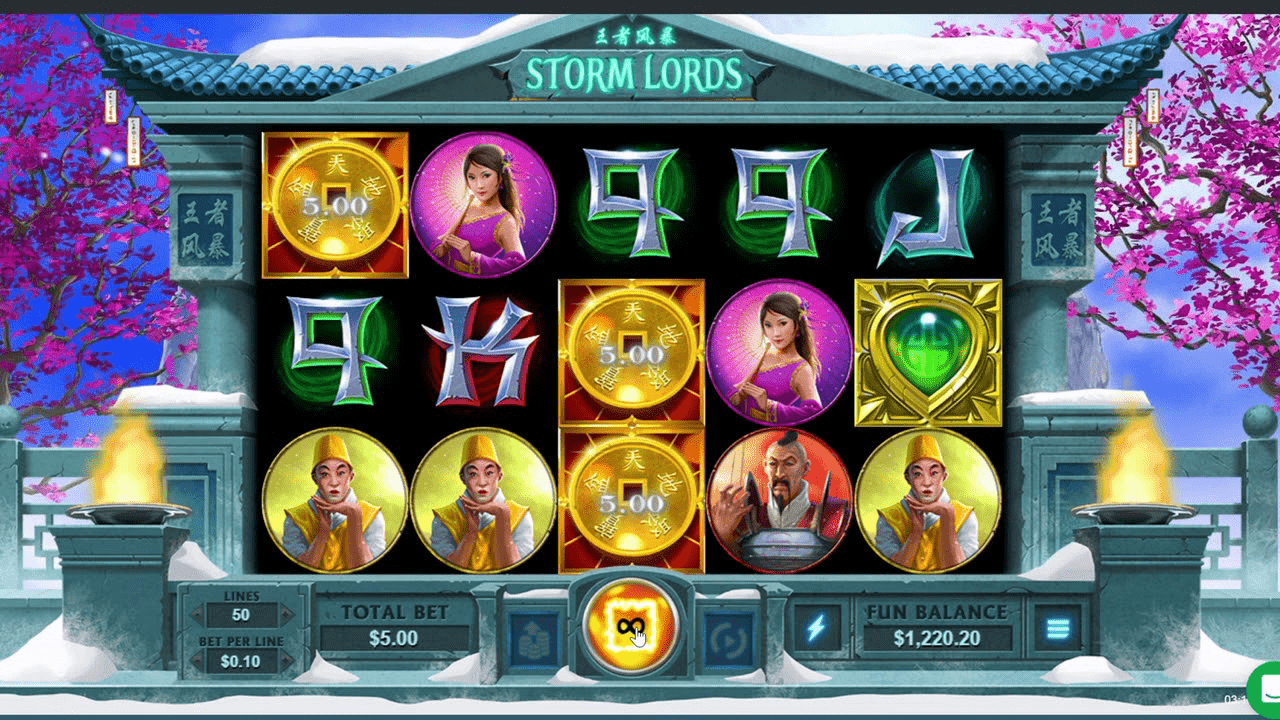The height and width of the screenshot is (720, 1280).
Task: Lower the bet per line
Action: [x=196, y=660]
